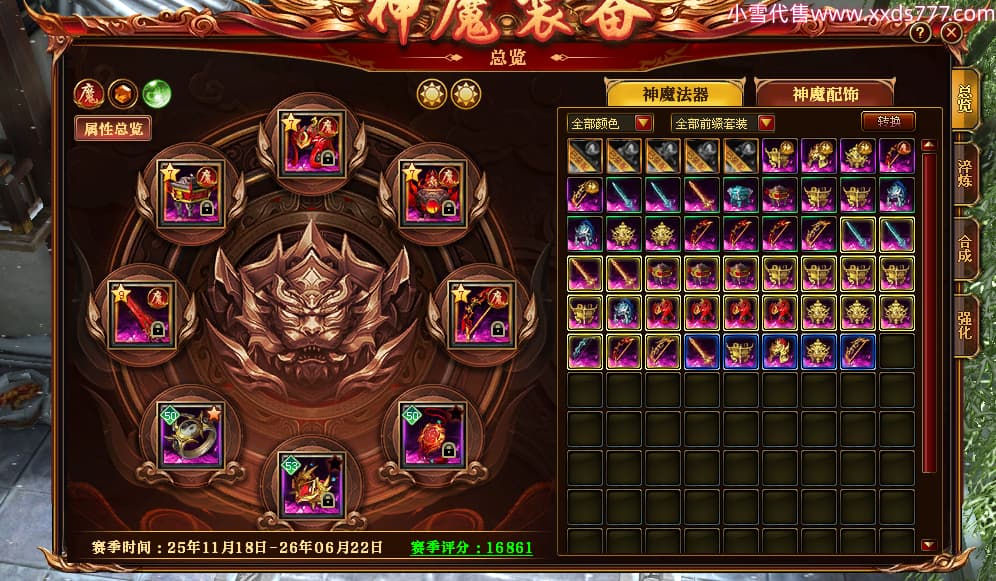Switch to the 神魔法器 tab
996x581 pixels.
(x=674, y=94)
